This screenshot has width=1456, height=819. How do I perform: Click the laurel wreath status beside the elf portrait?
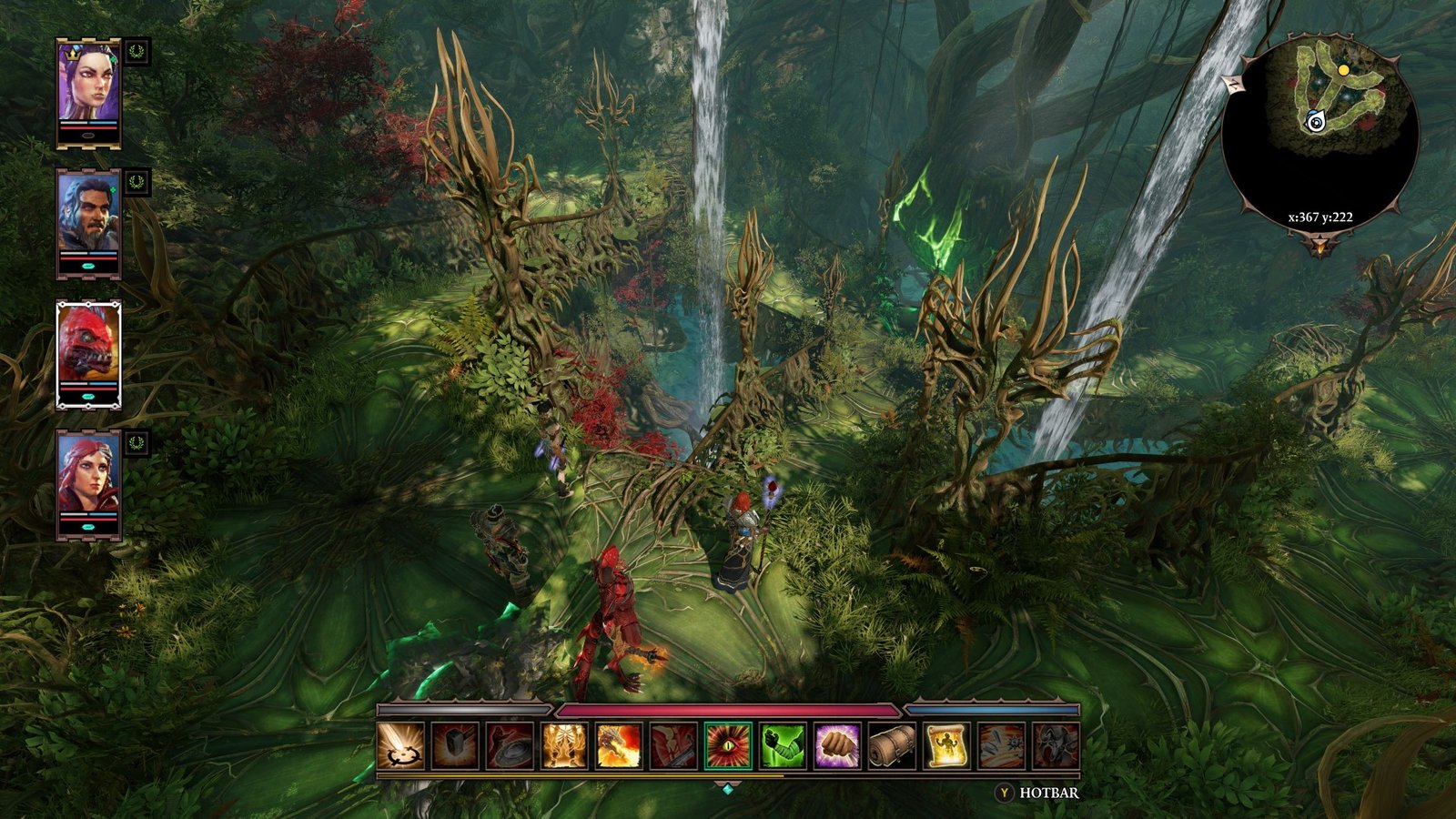[x=136, y=51]
